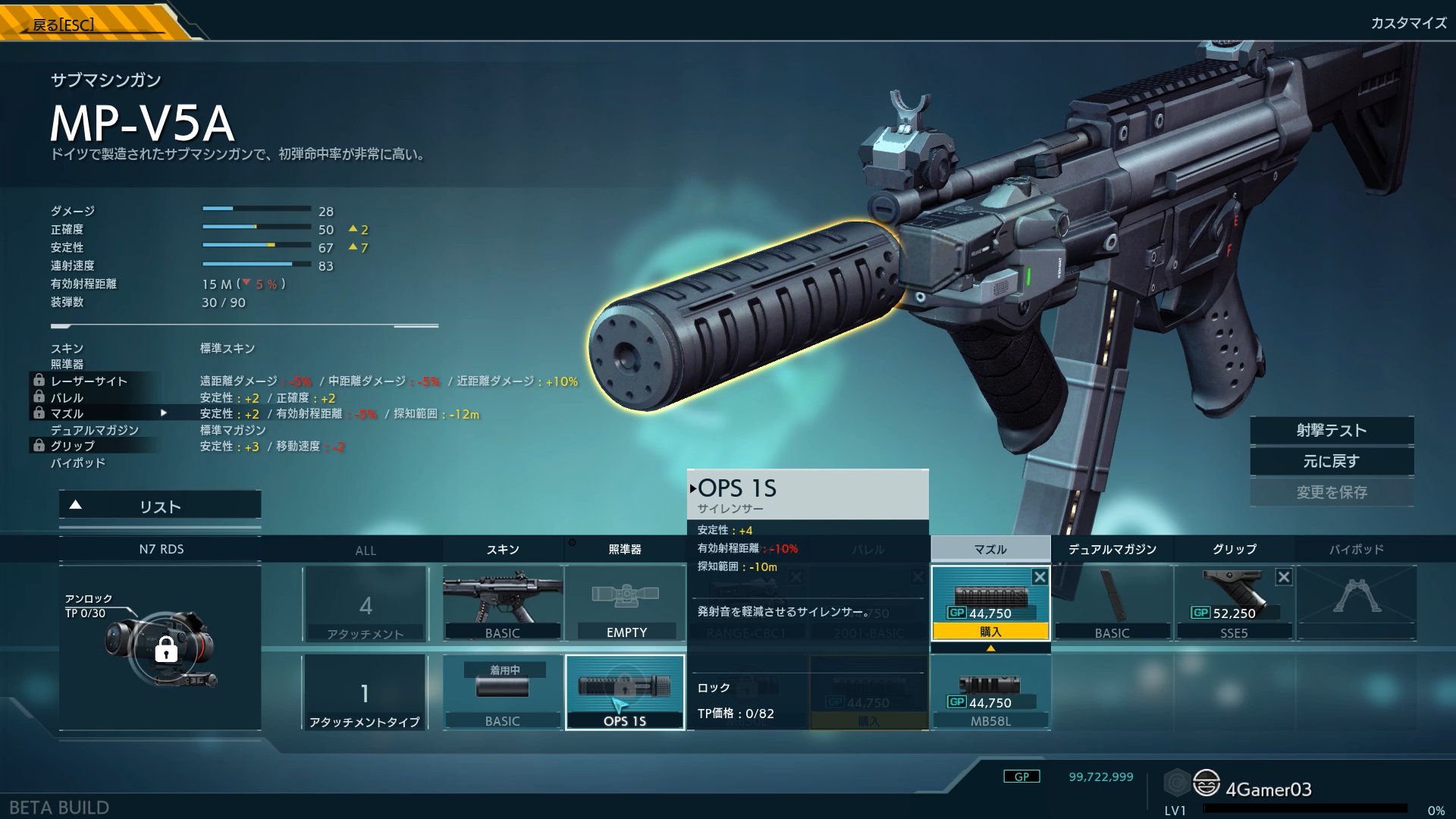1456x819 pixels.
Task: Open the スキン skin tab
Action: point(503,550)
